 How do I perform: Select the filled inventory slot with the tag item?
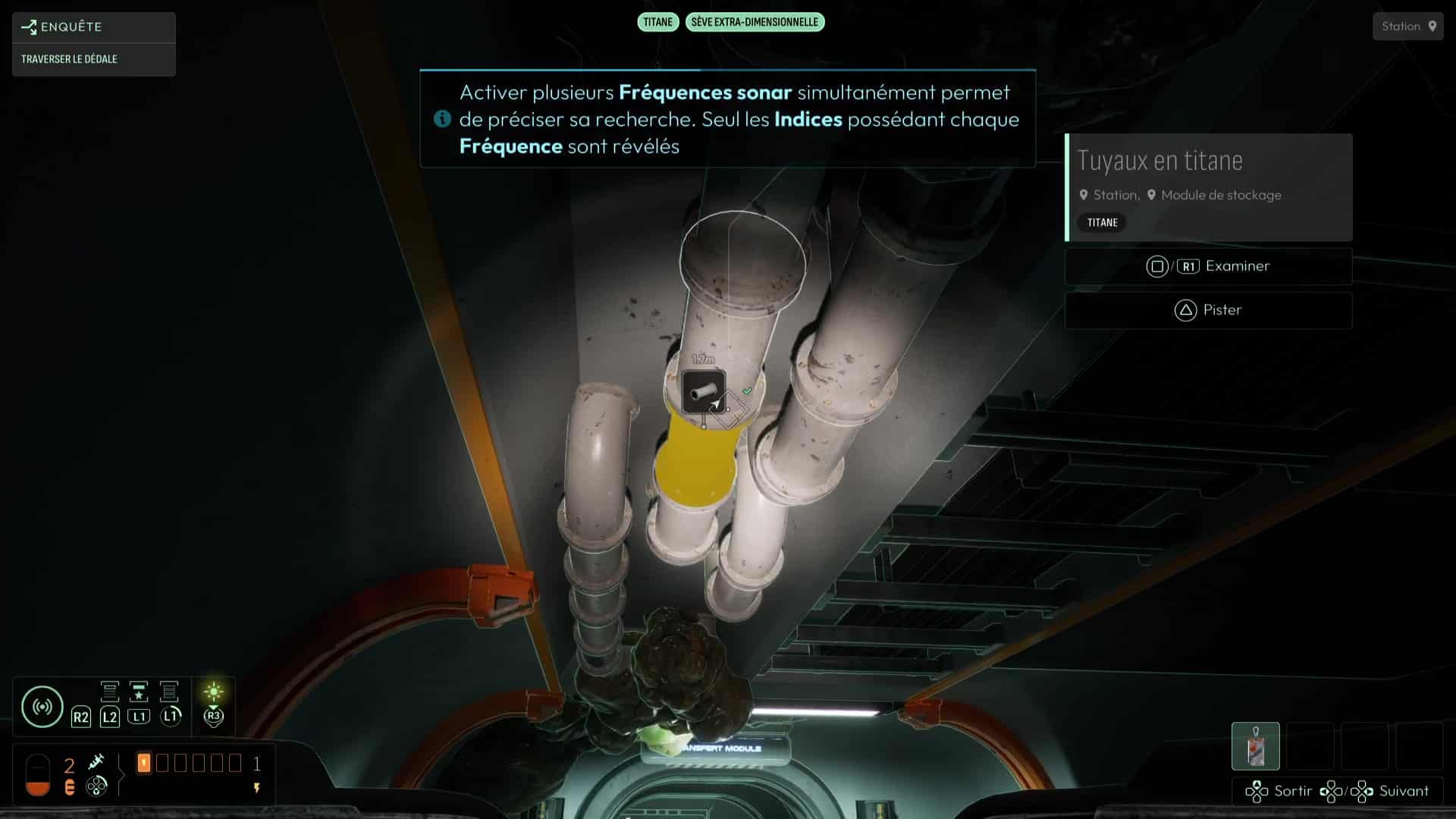pyautogui.click(x=1255, y=746)
